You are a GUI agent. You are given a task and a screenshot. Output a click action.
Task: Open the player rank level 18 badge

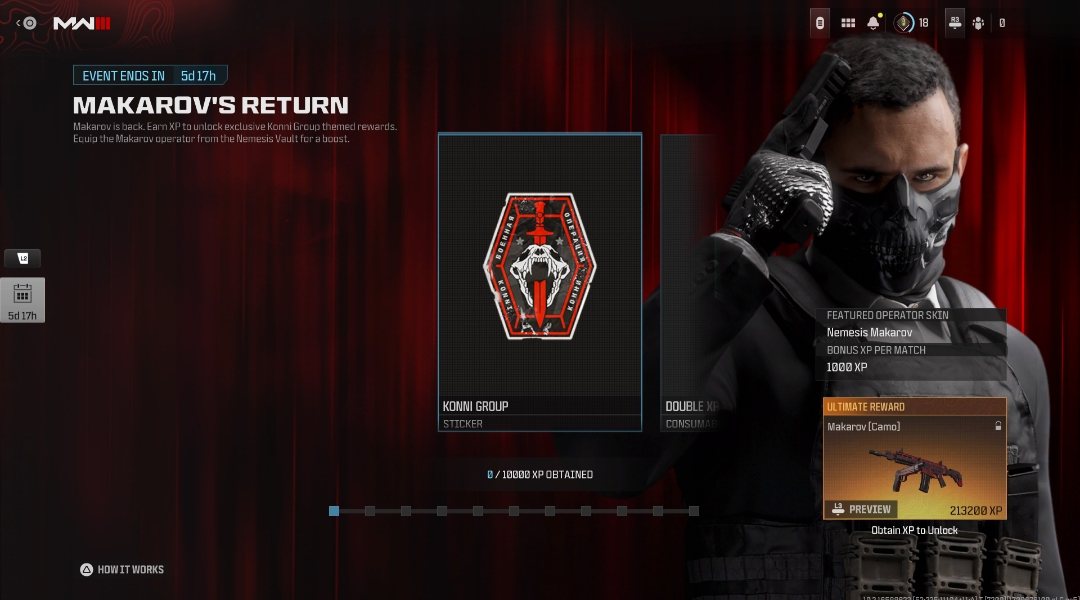903,23
